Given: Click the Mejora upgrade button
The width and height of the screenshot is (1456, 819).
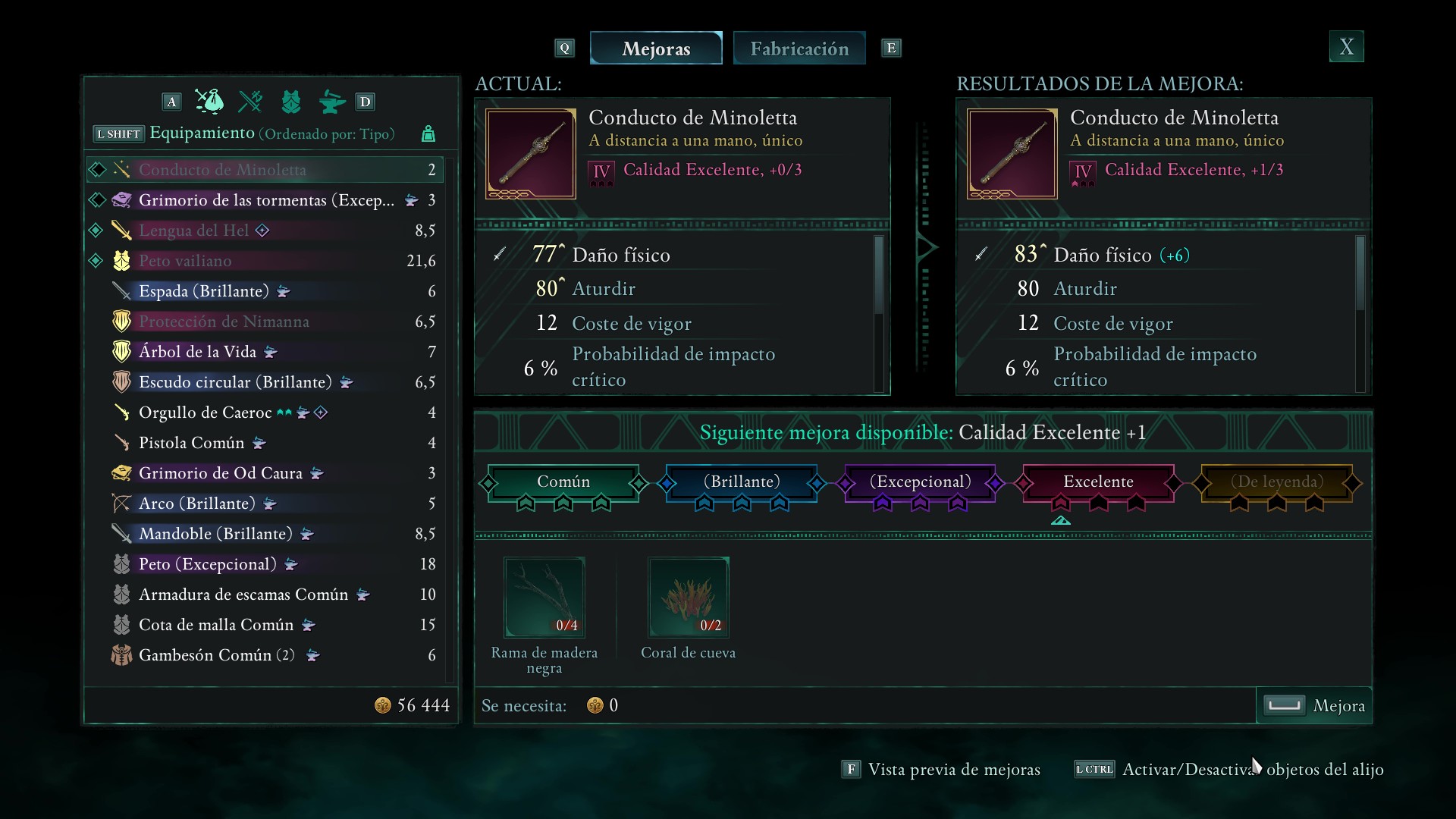Looking at the screenshot, I should point(1314,706).
